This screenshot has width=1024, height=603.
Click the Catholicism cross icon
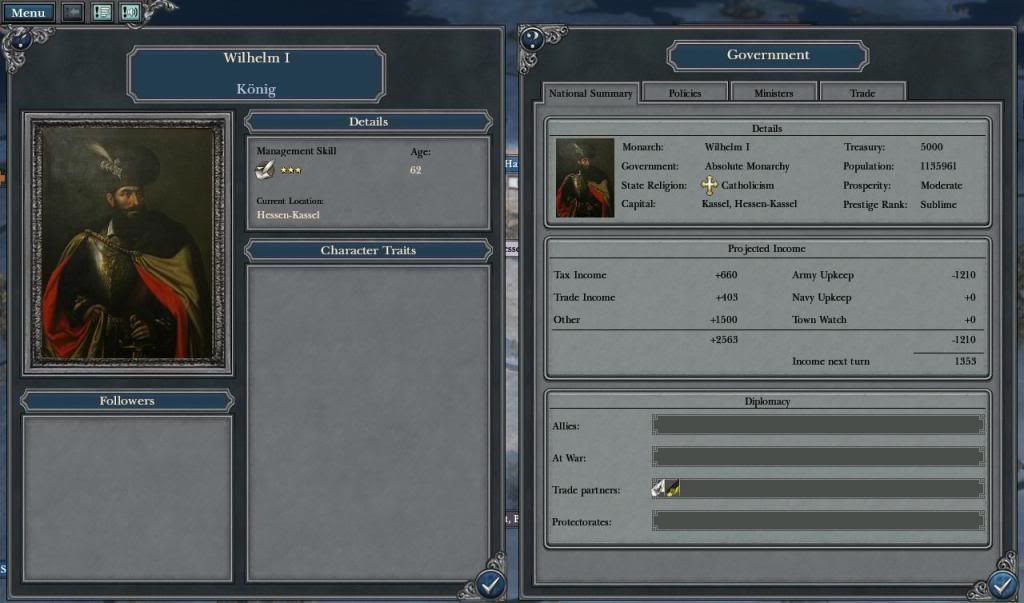click(x=709, y=185)
